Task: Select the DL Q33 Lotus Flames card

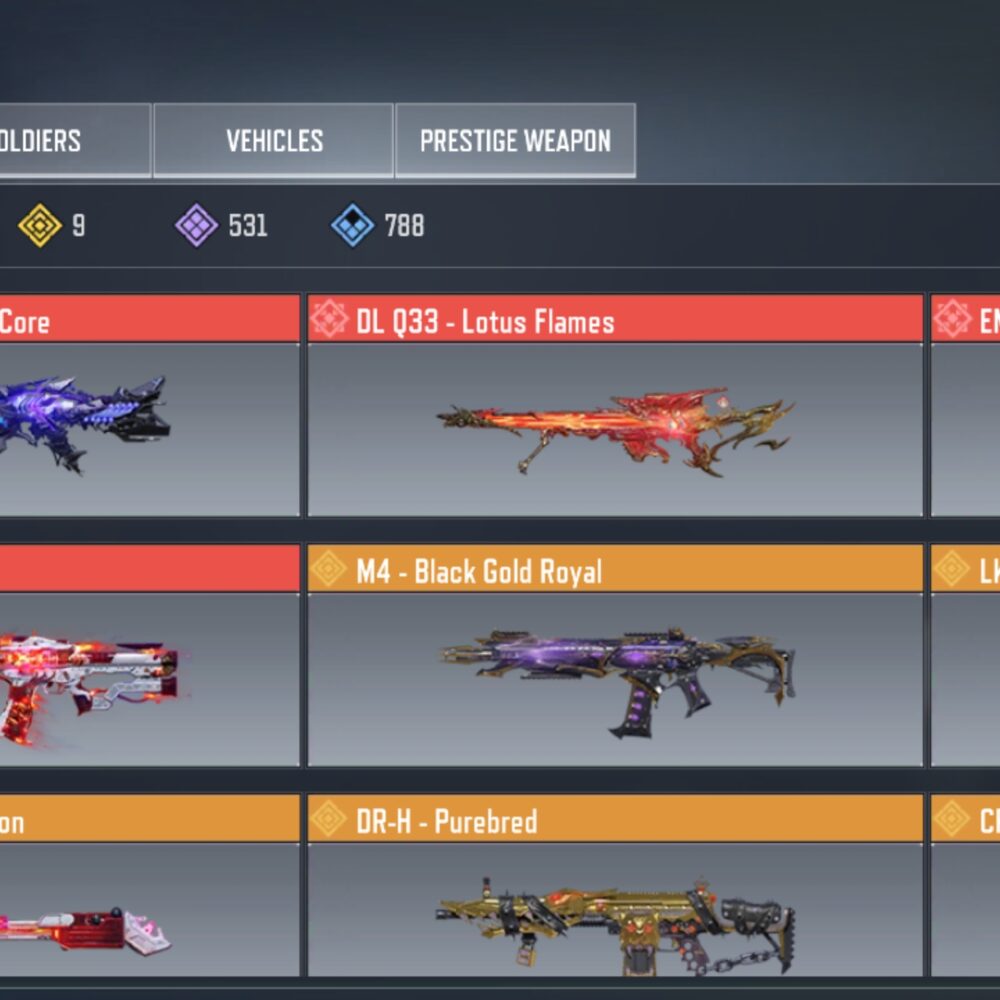Action: tap(615, 429)
